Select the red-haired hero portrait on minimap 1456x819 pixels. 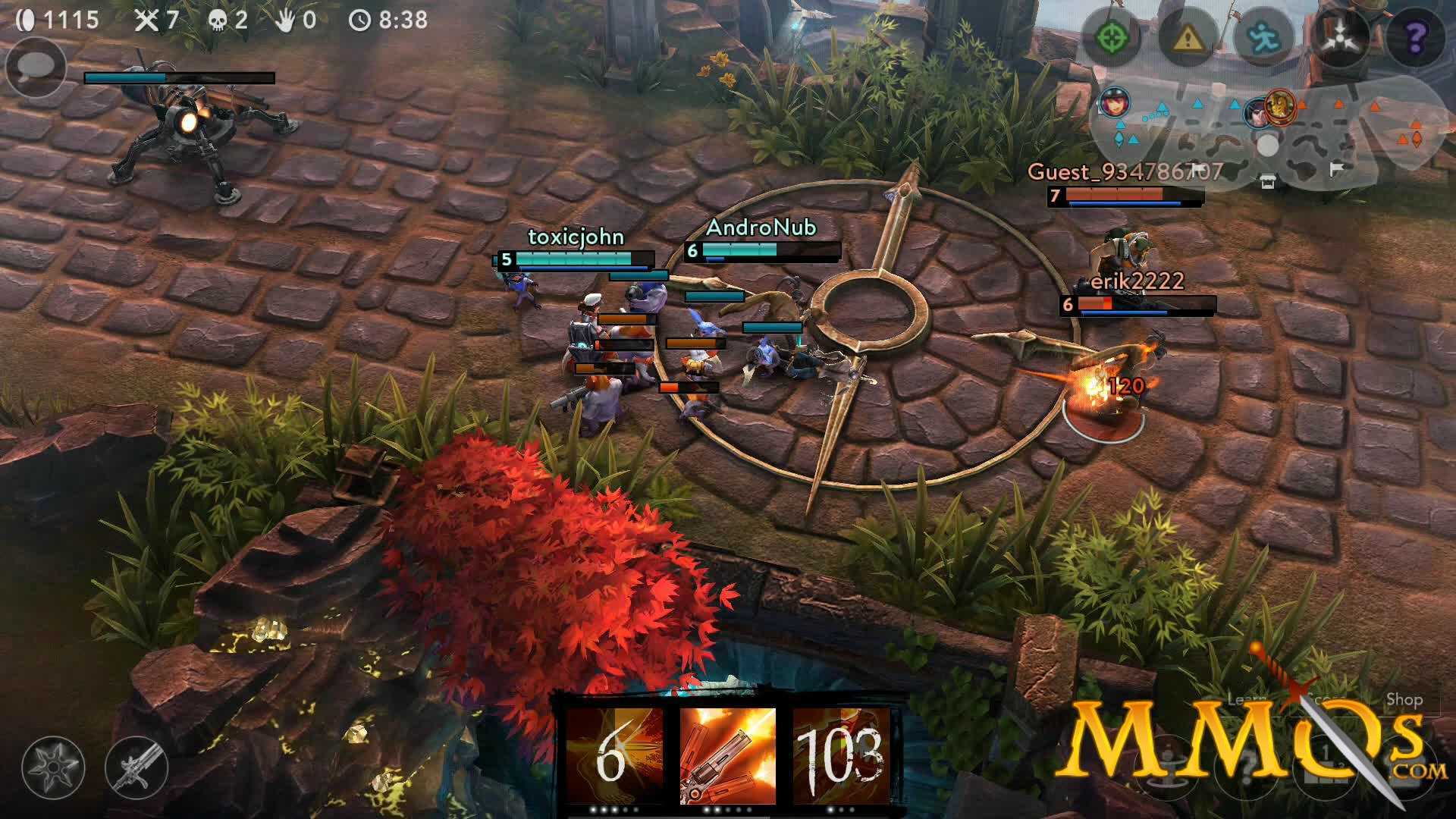tap(1114, 102)
